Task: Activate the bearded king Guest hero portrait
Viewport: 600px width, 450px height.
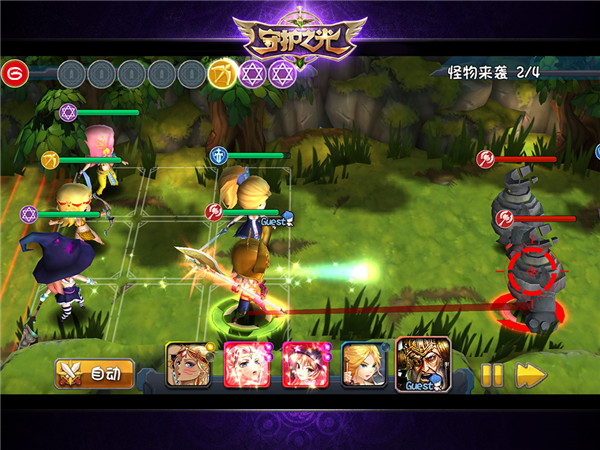Action: click(423, 362)
